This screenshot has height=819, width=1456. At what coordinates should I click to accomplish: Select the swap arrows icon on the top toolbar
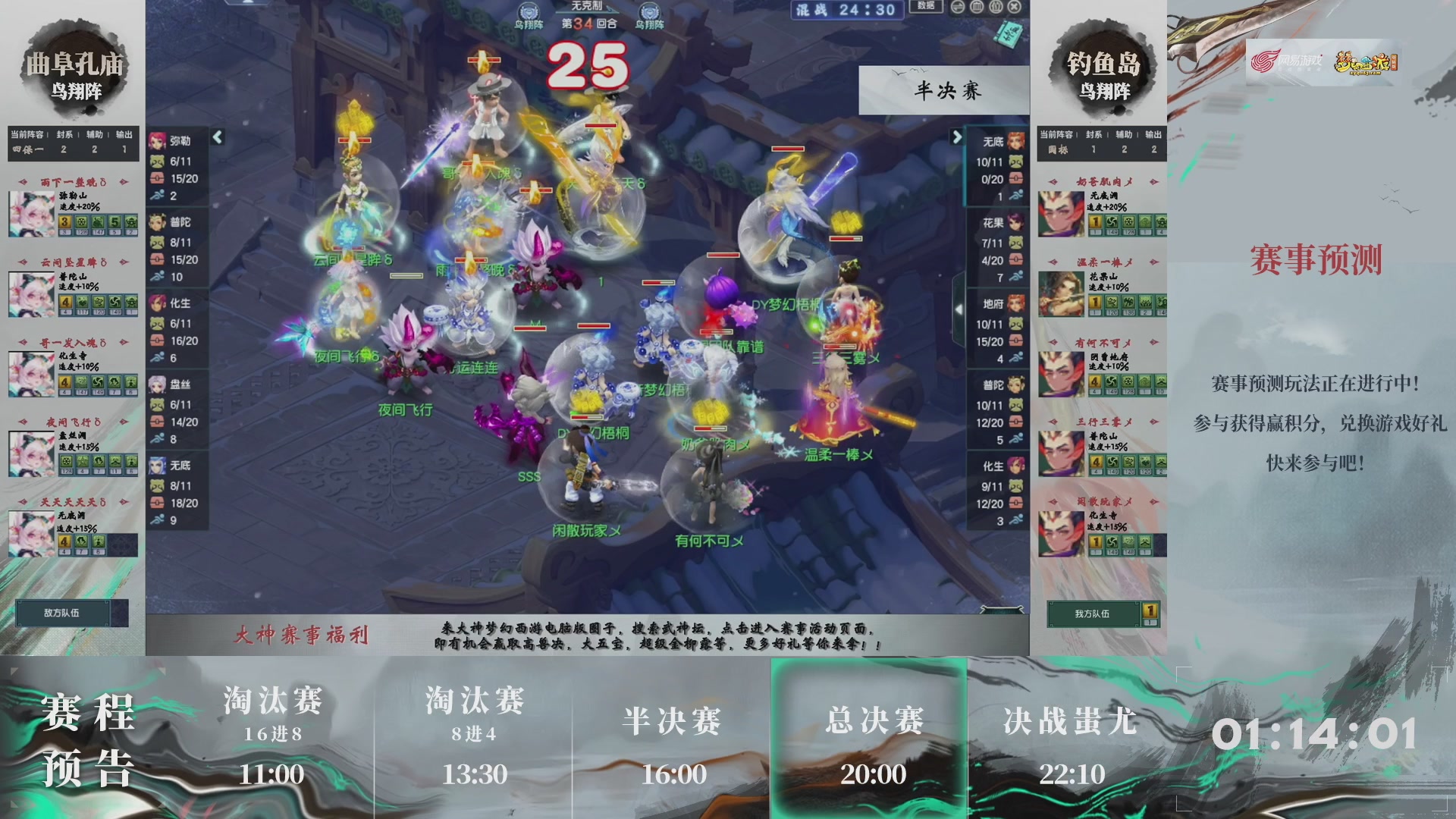[x=958, y=7]
